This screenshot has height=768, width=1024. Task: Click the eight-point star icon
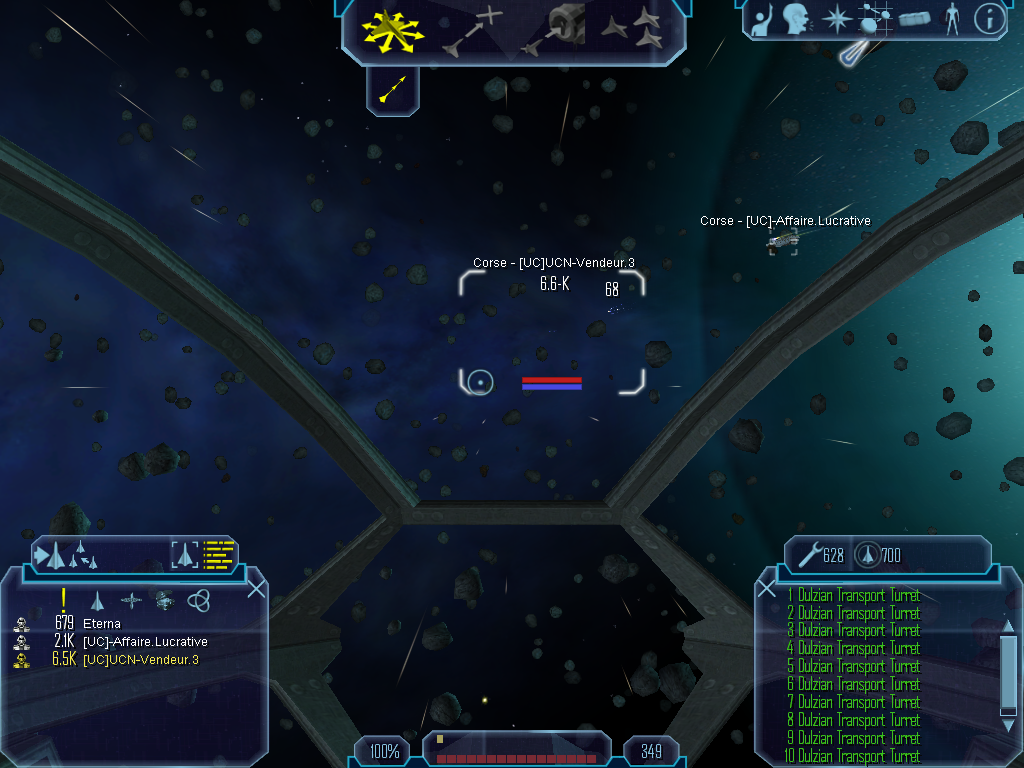[835, 18]
